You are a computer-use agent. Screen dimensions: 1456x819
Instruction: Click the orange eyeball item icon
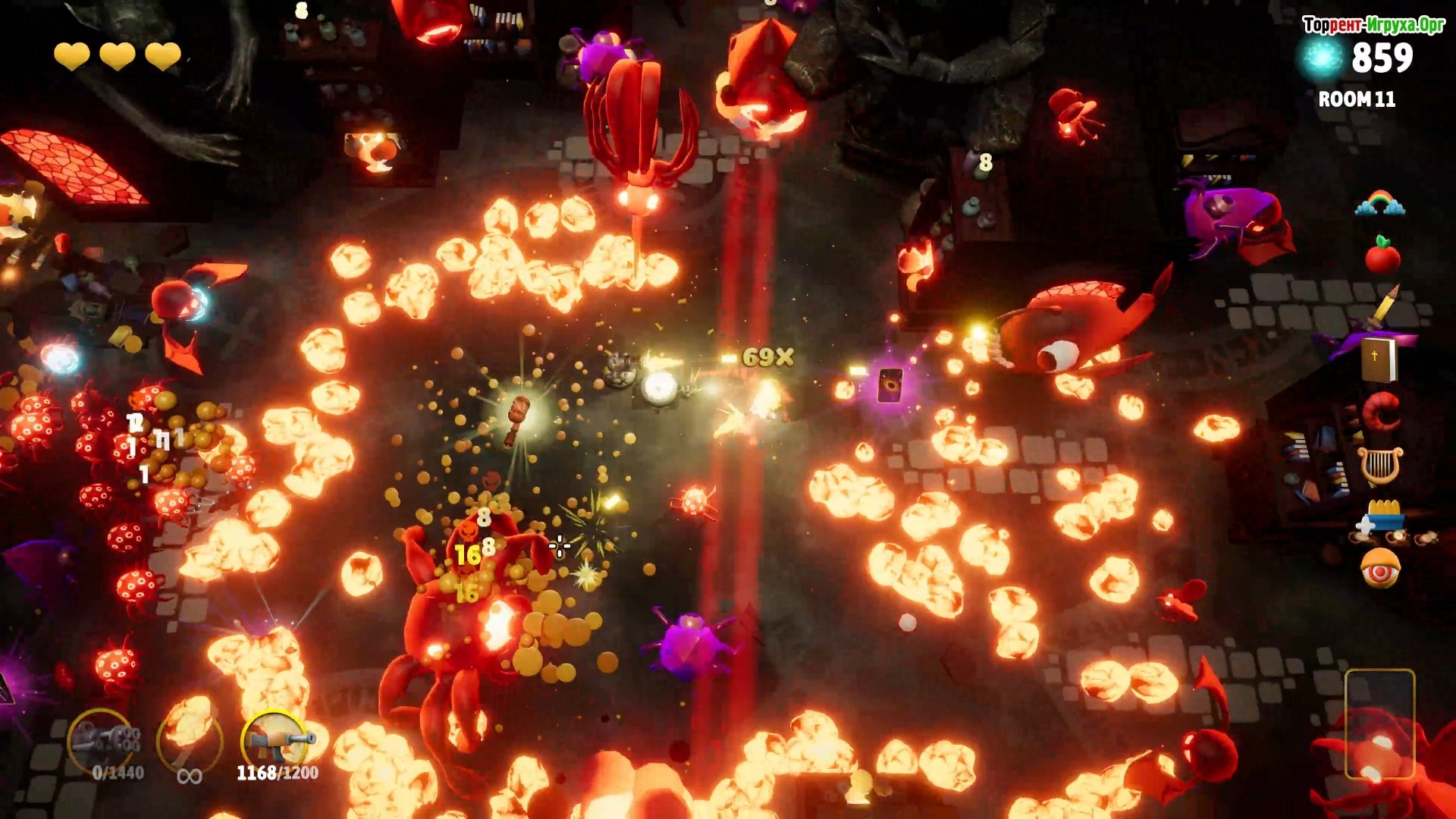(1380, 569)
